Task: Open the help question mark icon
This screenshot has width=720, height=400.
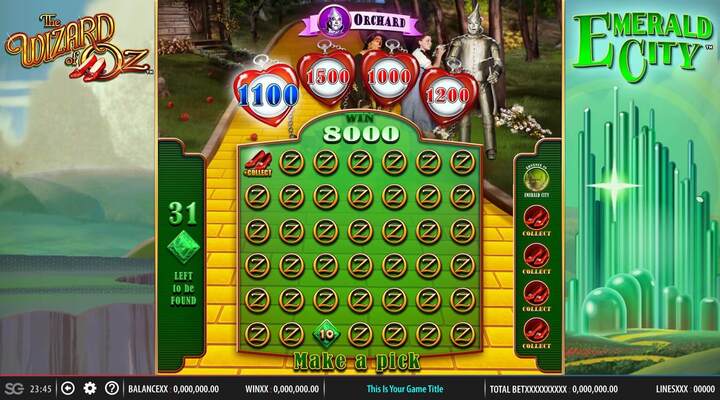Action: point(112,388)
